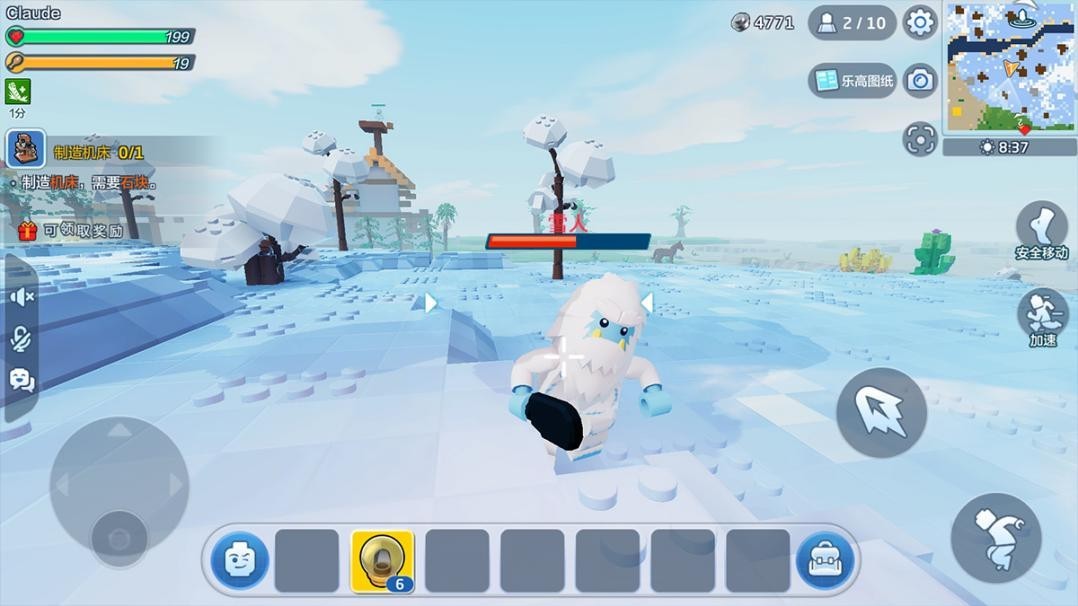Open the emoji chat bubble
1078x606 pixels.
[21, 380]
